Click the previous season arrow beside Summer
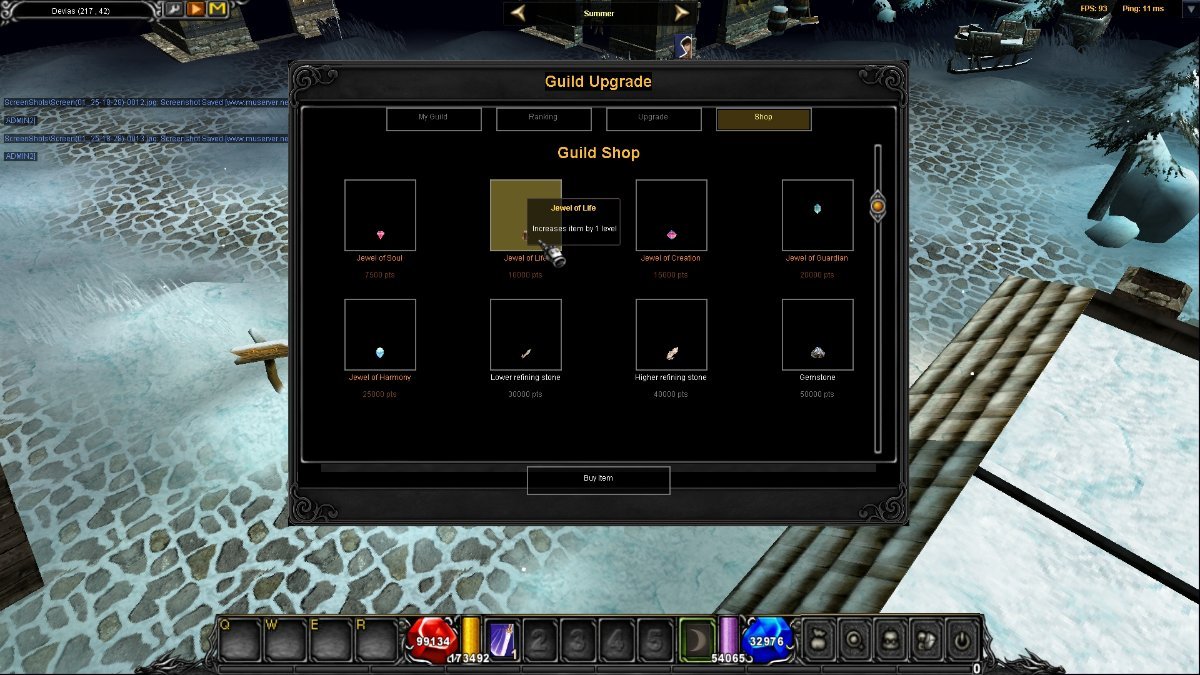 coord(518,13)
